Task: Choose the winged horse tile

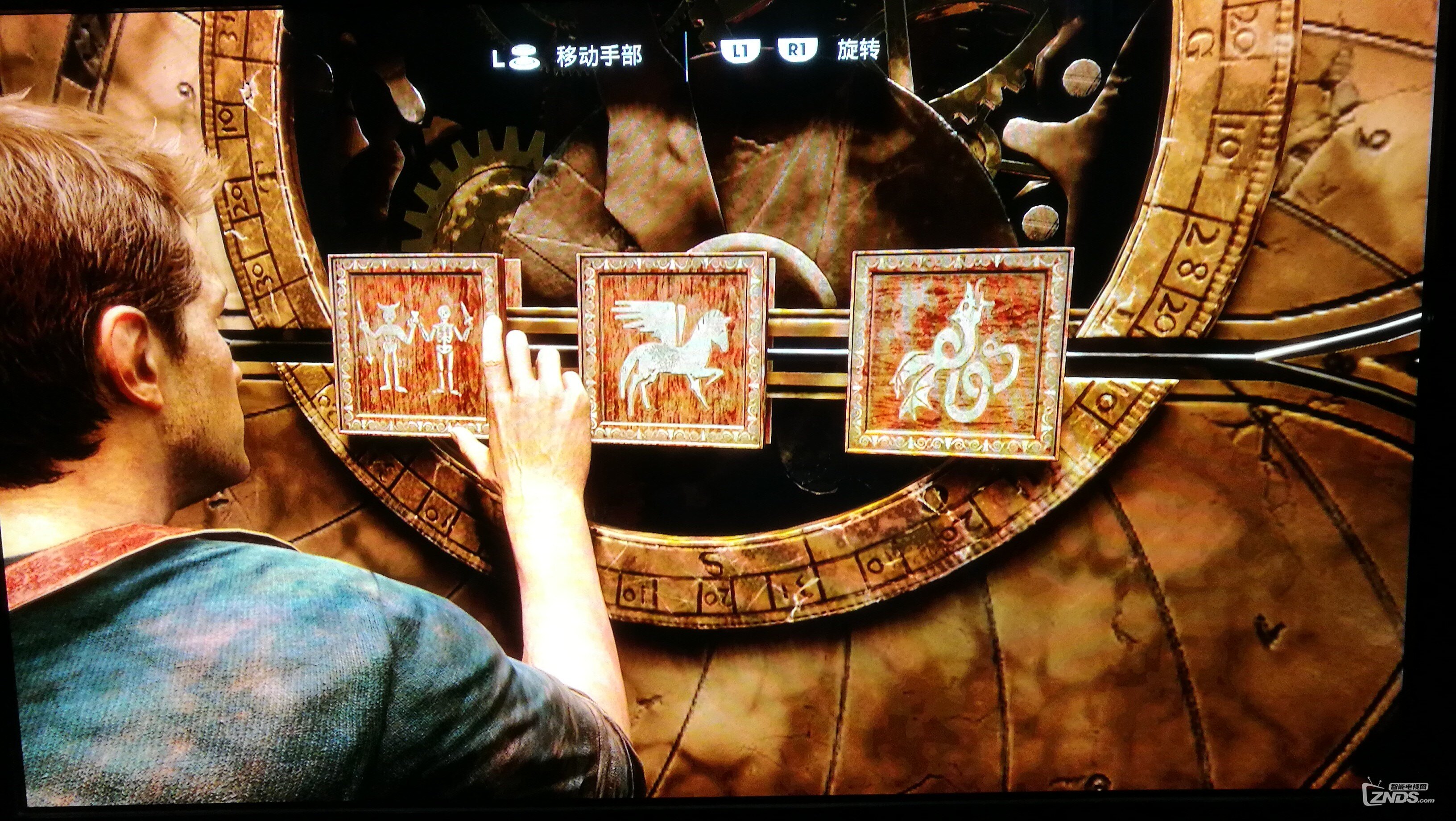Action: (x=673, y=348)
